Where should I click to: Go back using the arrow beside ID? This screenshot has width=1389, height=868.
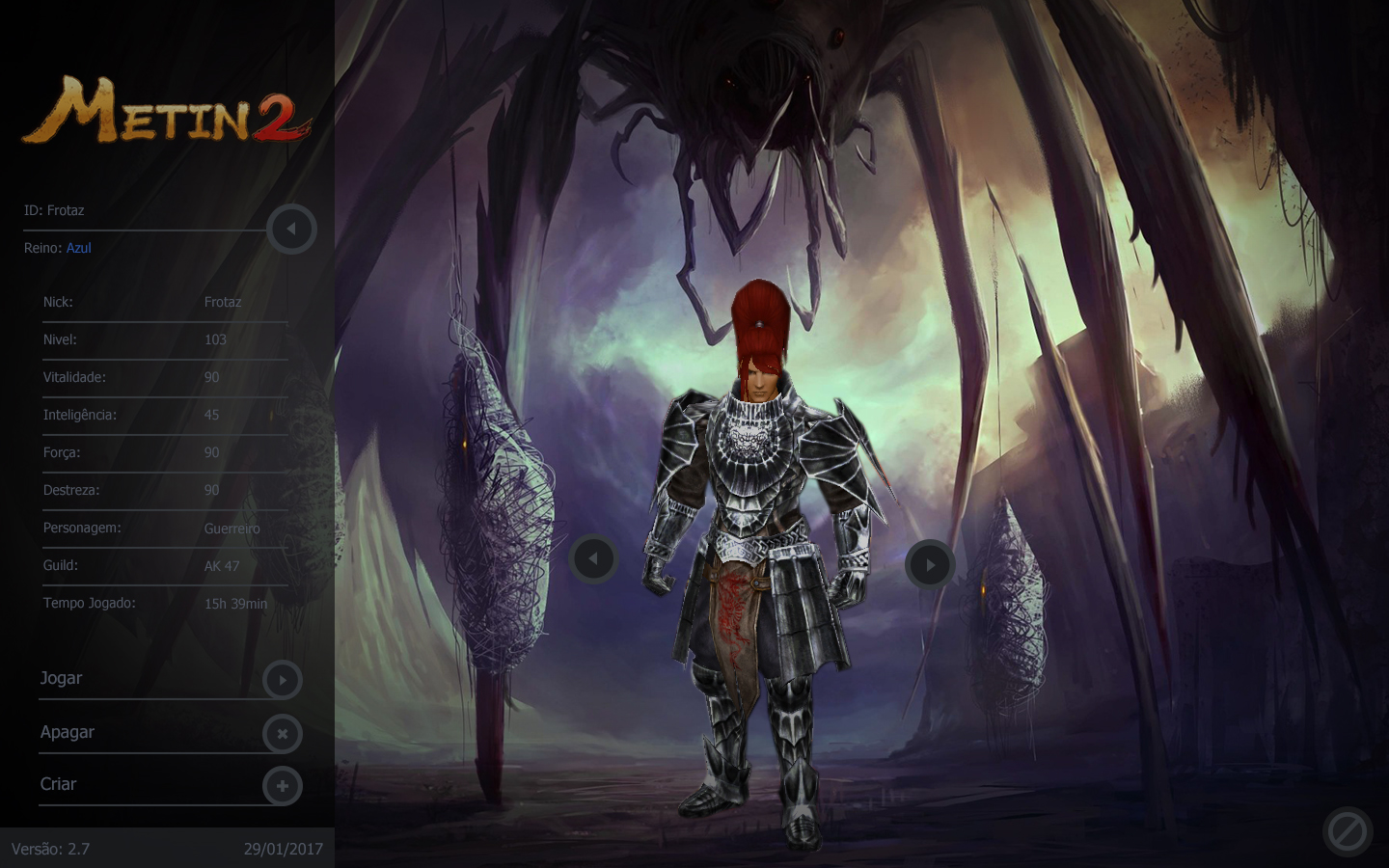[x=291, y=230]
